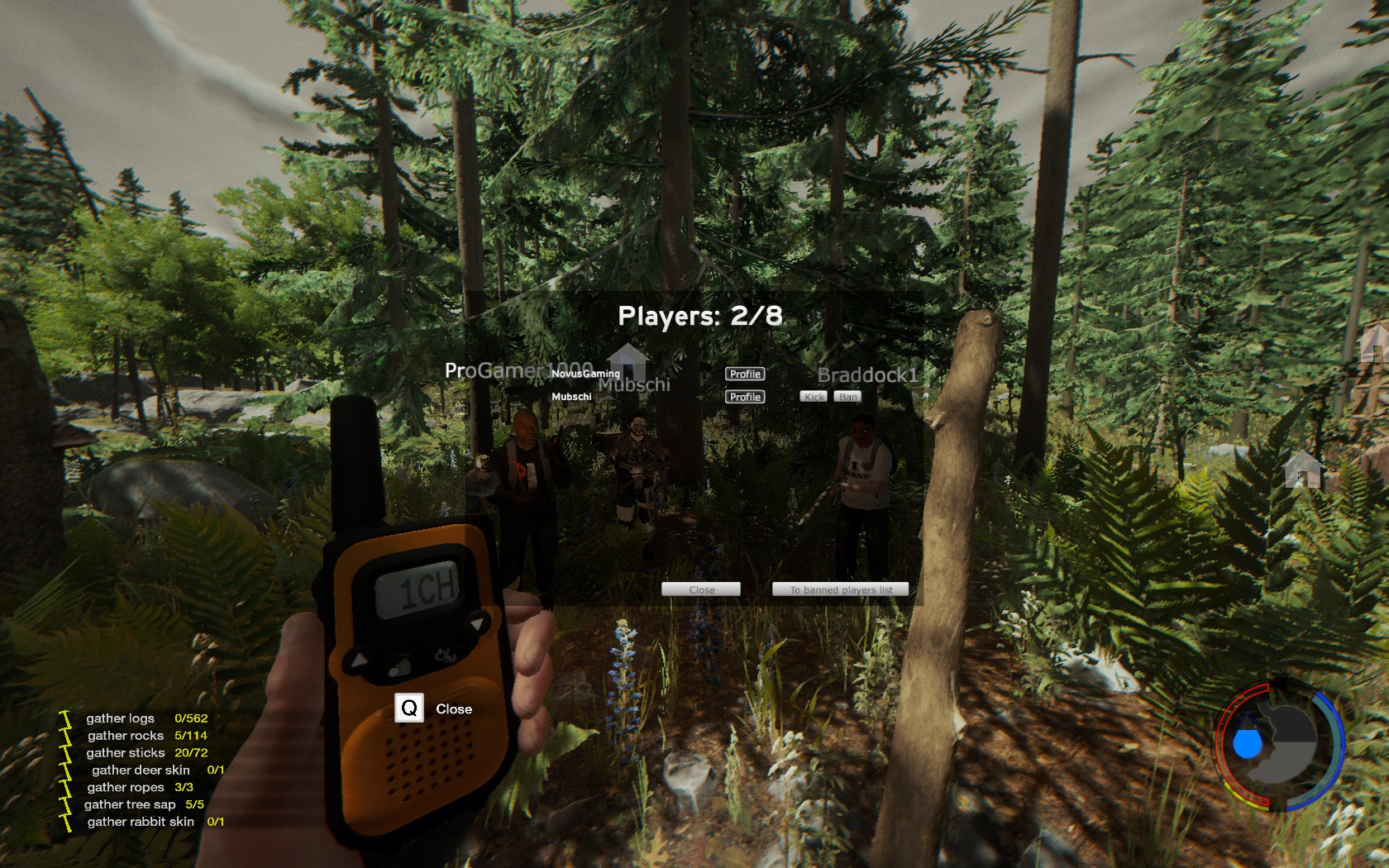1389x868 pixels.
Task: Kick the player Mubschi
Action: (x=814, y=397)
